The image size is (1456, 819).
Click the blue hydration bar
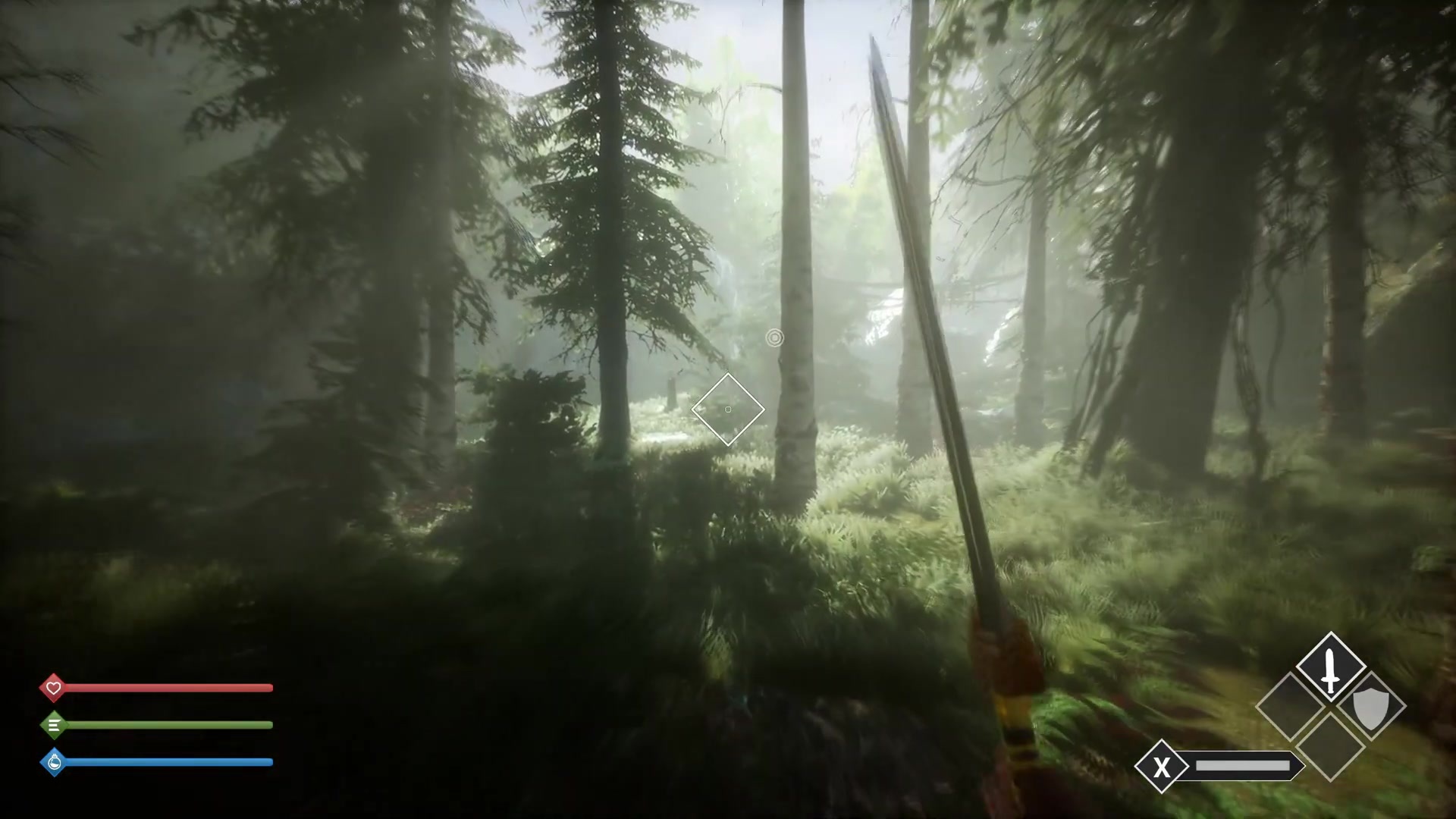point(167,762)
